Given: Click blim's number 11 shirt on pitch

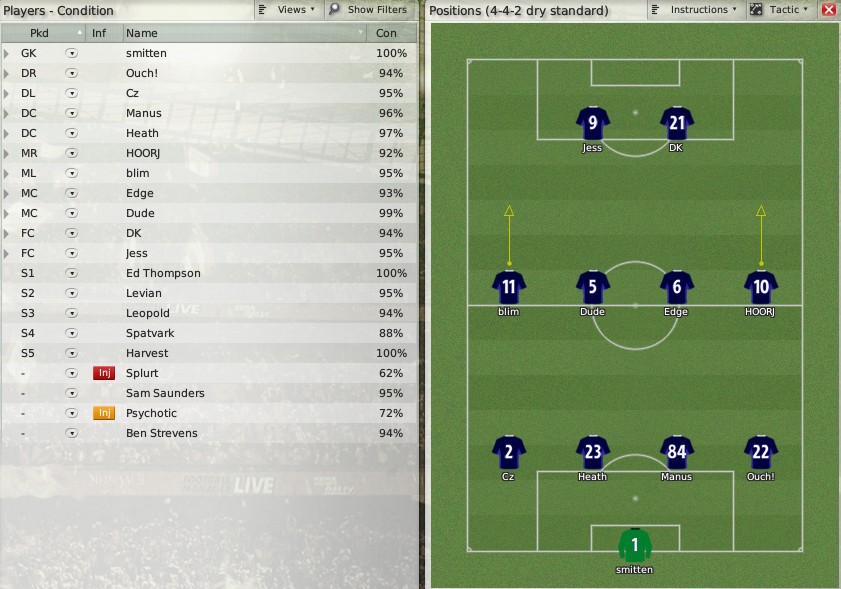Looking at the screenshot, I should tap(509, 288).
